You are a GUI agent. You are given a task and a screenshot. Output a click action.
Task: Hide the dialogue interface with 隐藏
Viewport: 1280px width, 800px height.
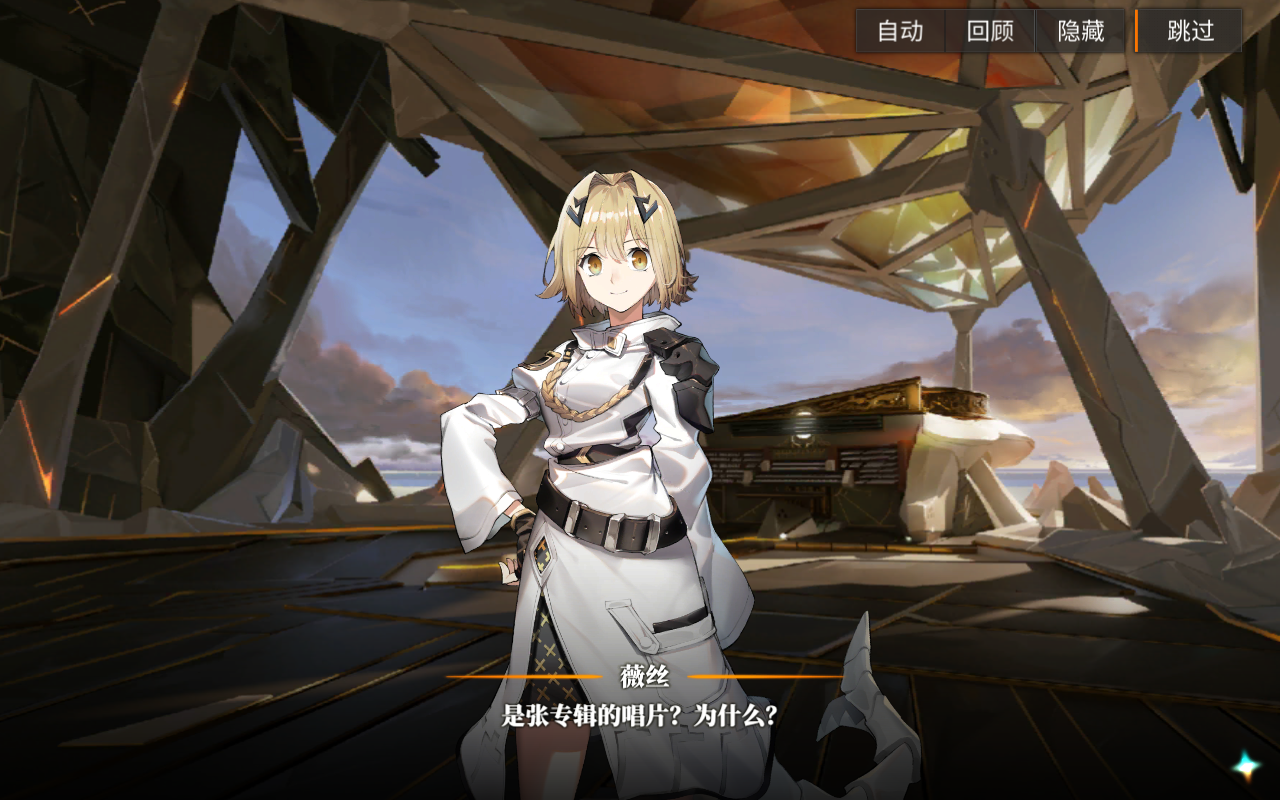(x=1081, y=31)
